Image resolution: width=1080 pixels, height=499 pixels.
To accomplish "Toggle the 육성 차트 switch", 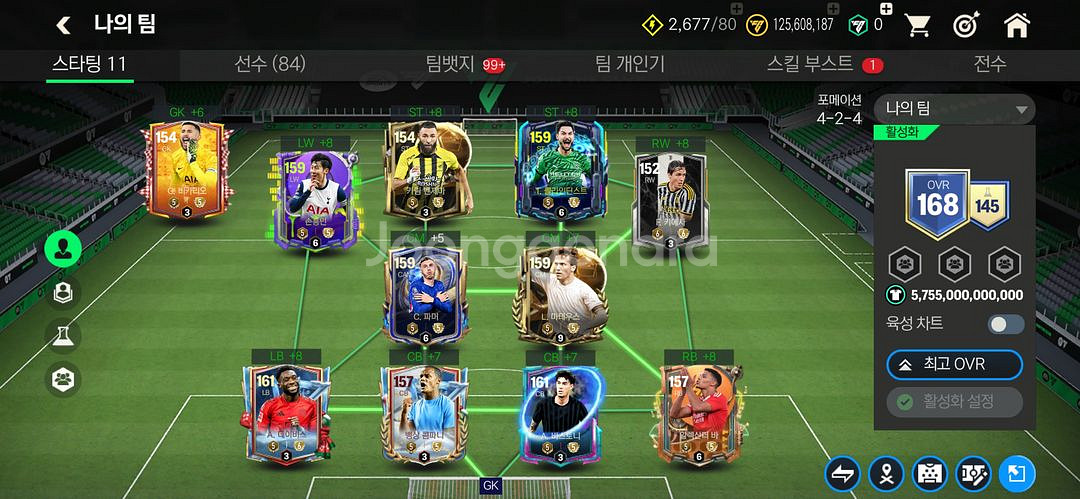I will coord(1006,324).
